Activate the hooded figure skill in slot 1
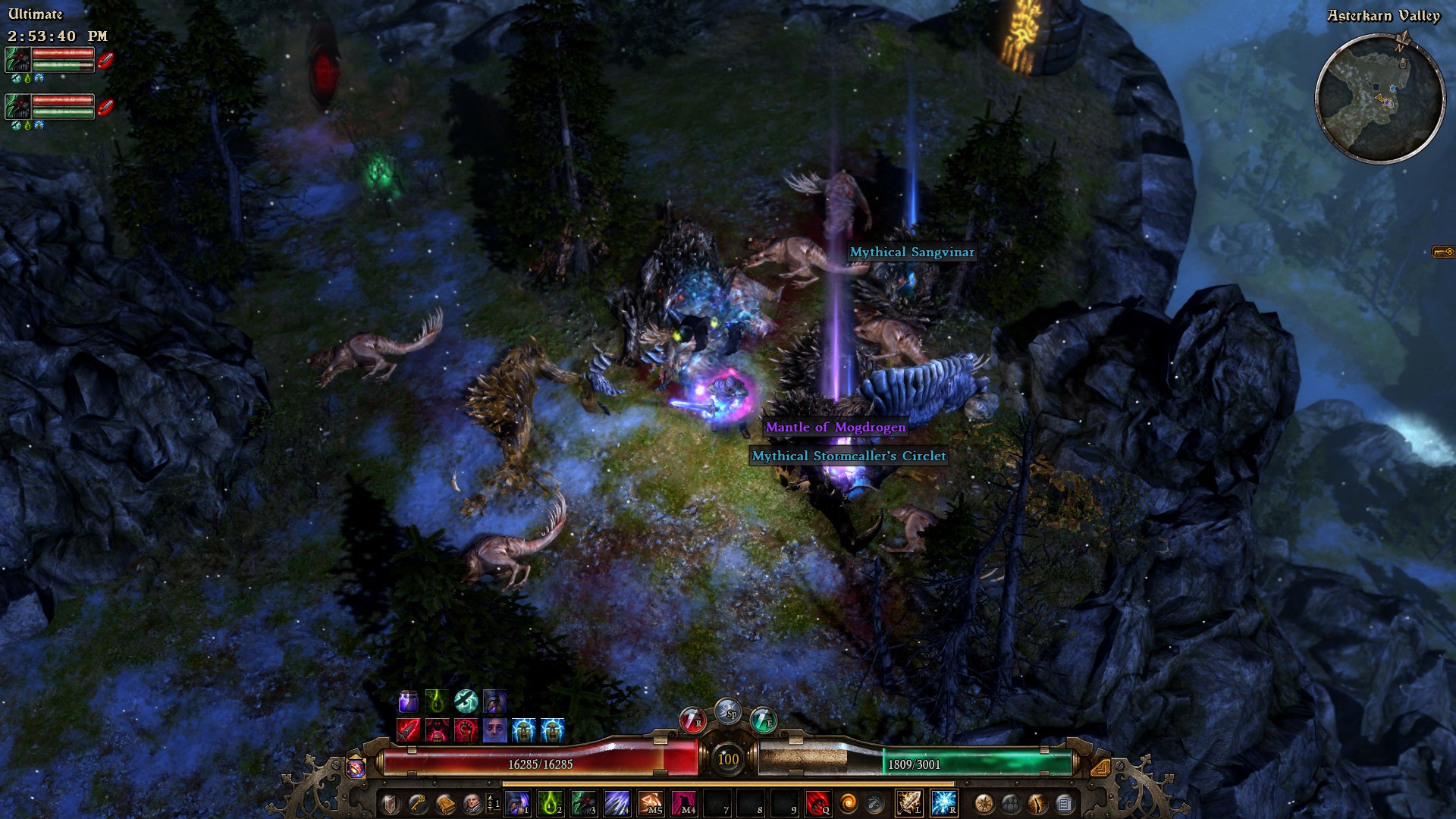The width and height of the screenshot is (1456, 819). pyautogui.click(x=517, y=803)
